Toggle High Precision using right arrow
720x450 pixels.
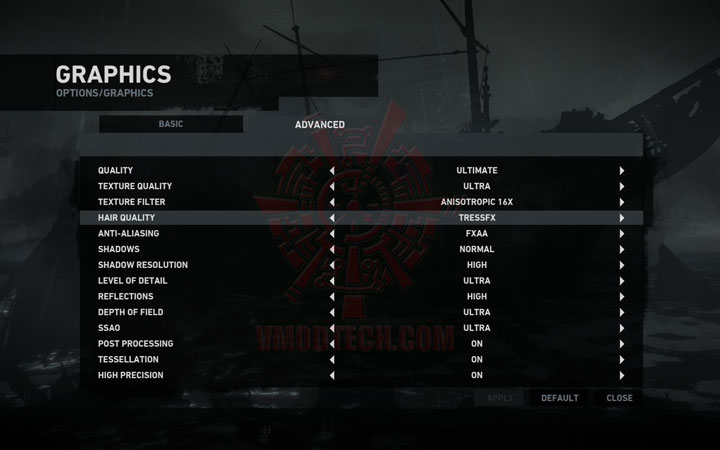[x=621, y=376]
